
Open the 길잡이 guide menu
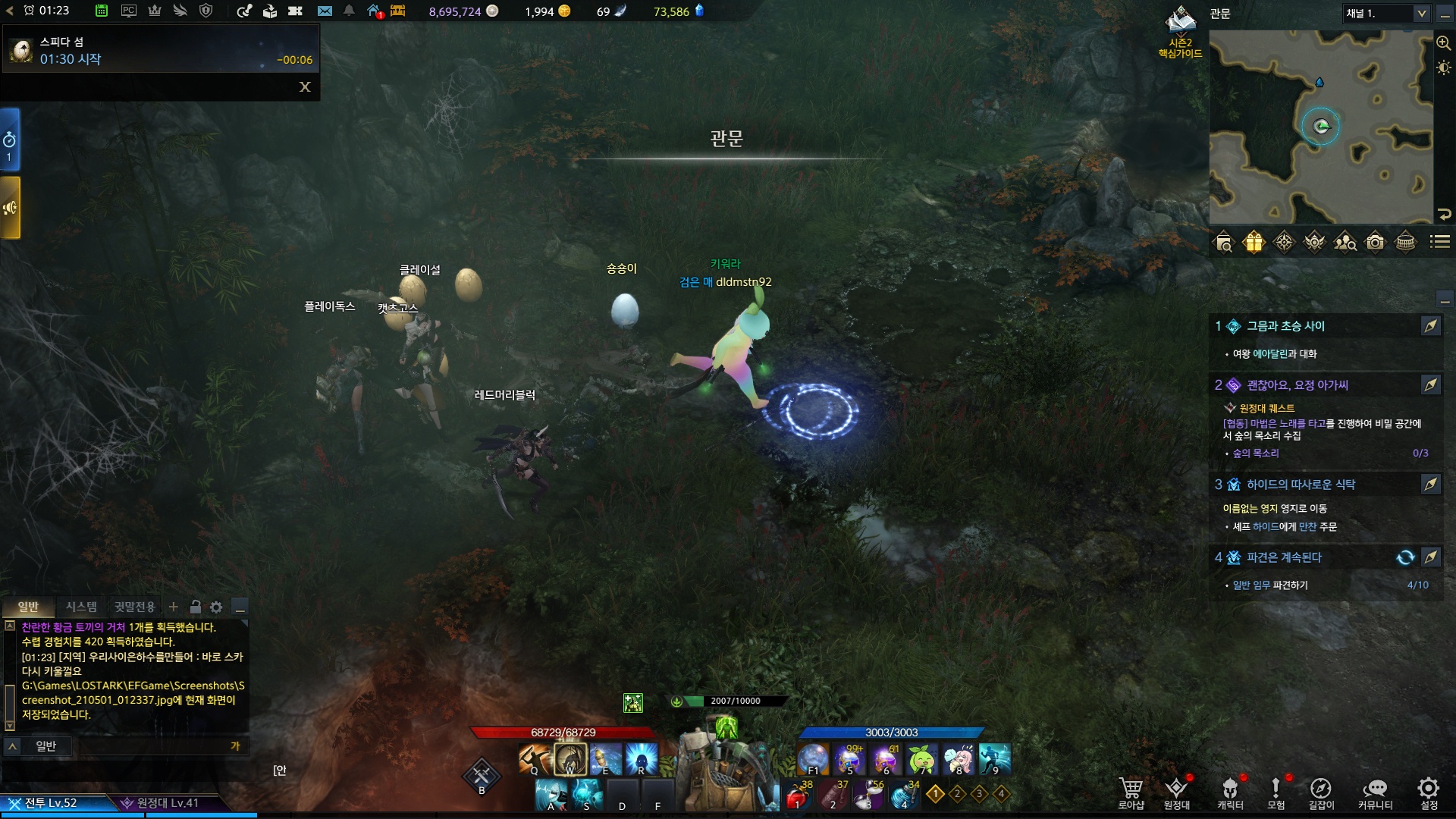pos(1320,792)
